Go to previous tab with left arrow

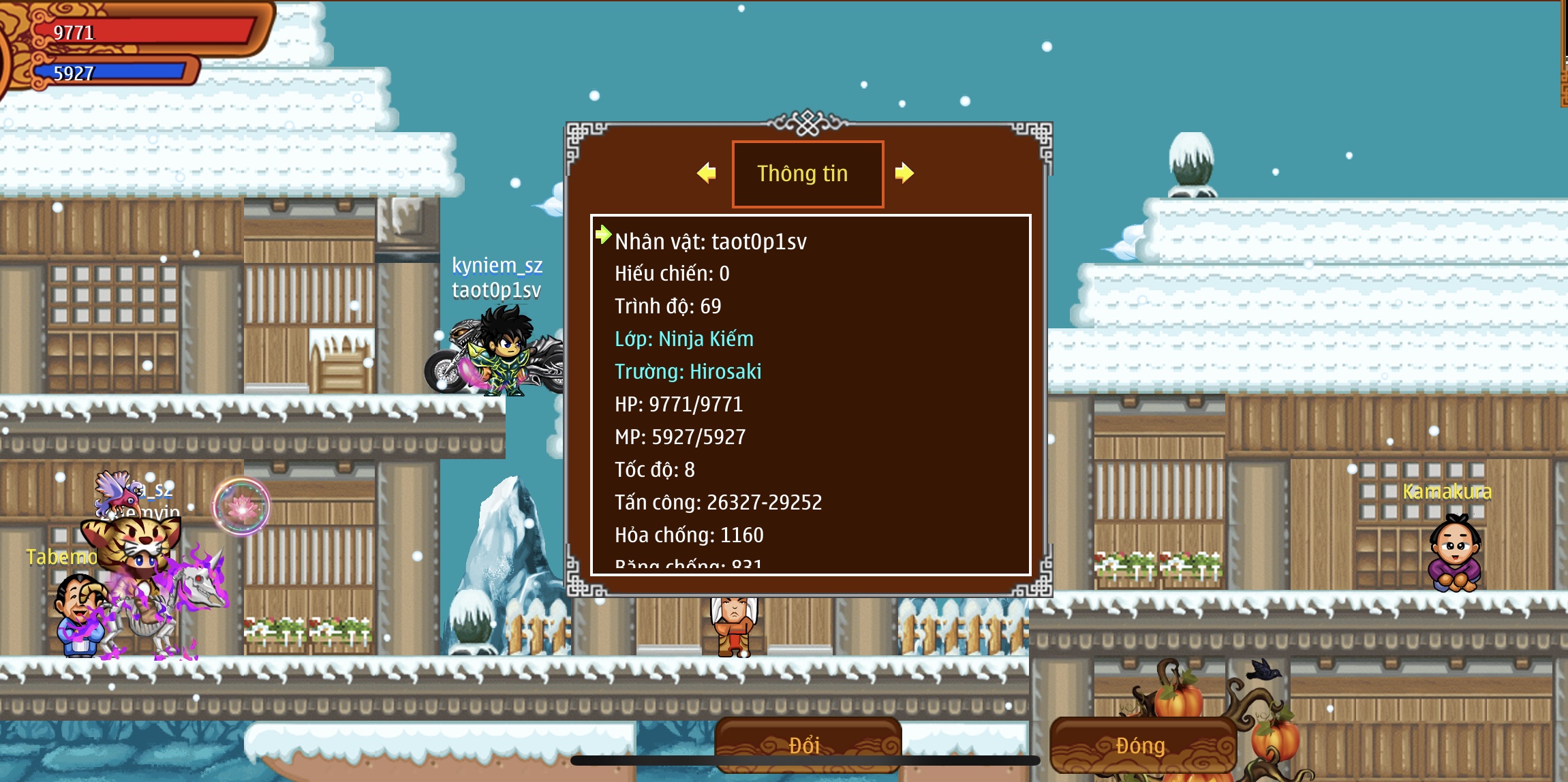[x=707, y=173]
